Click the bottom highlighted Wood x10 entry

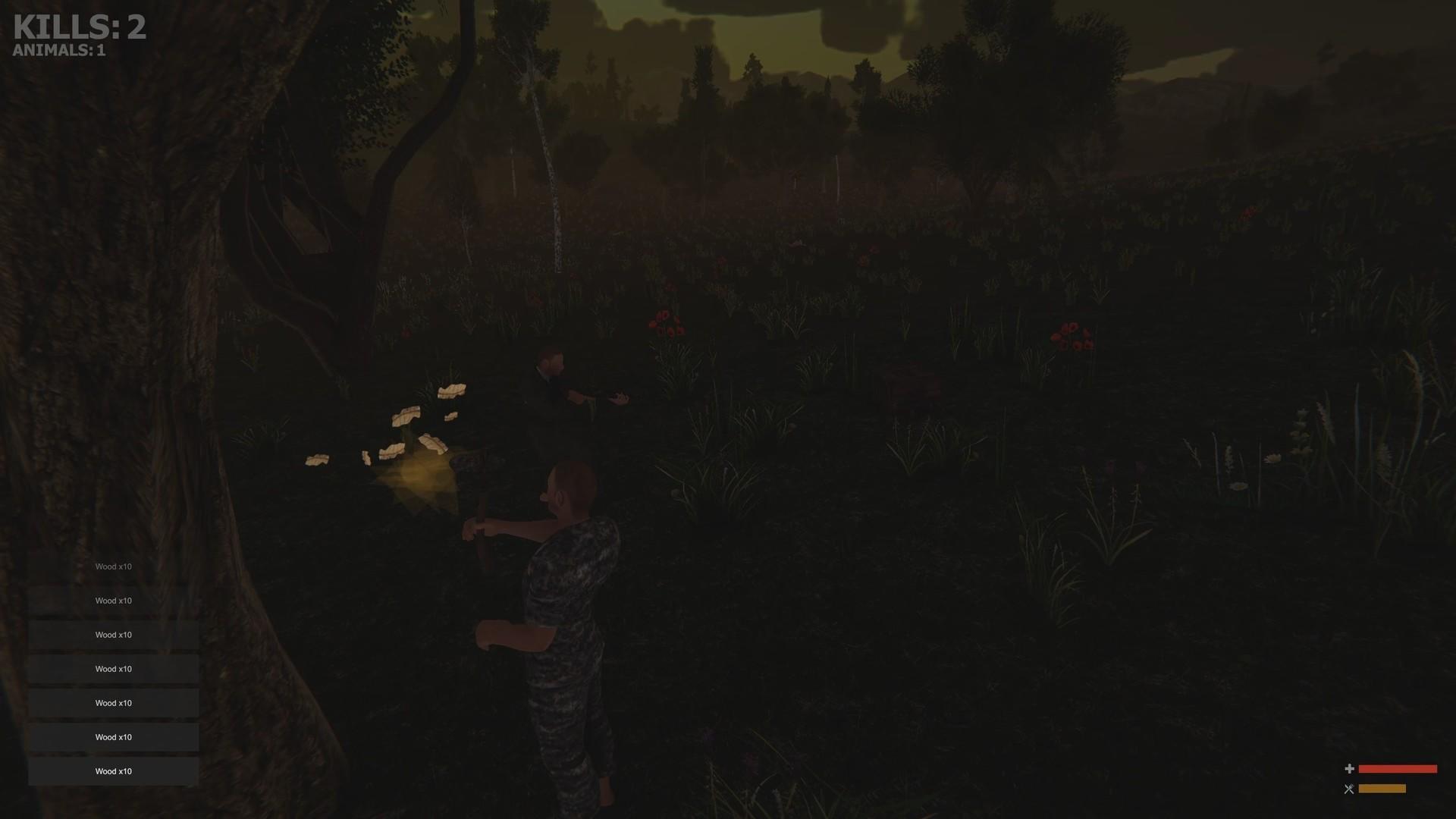112,770
